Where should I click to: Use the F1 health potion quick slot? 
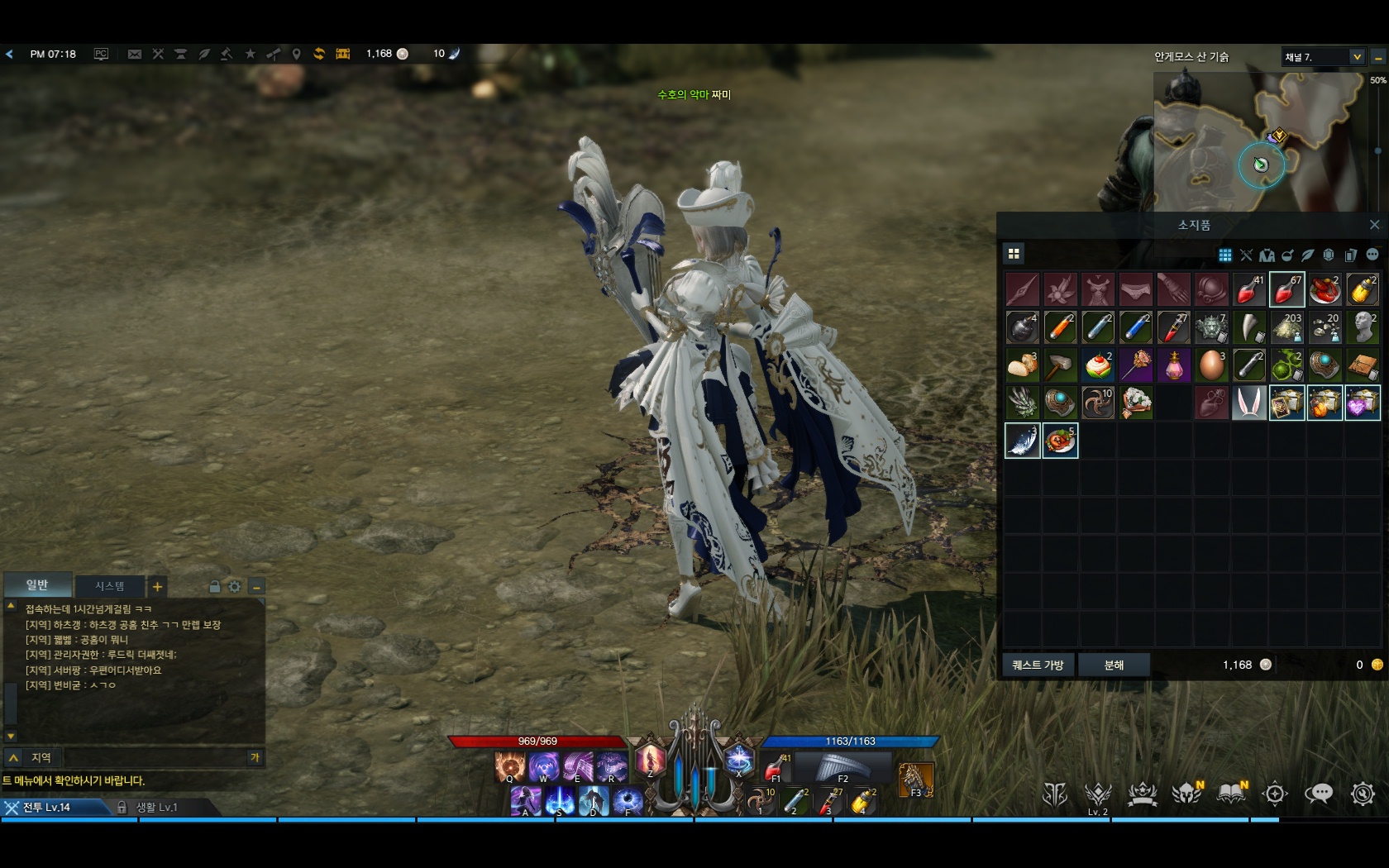click(776, 767)
